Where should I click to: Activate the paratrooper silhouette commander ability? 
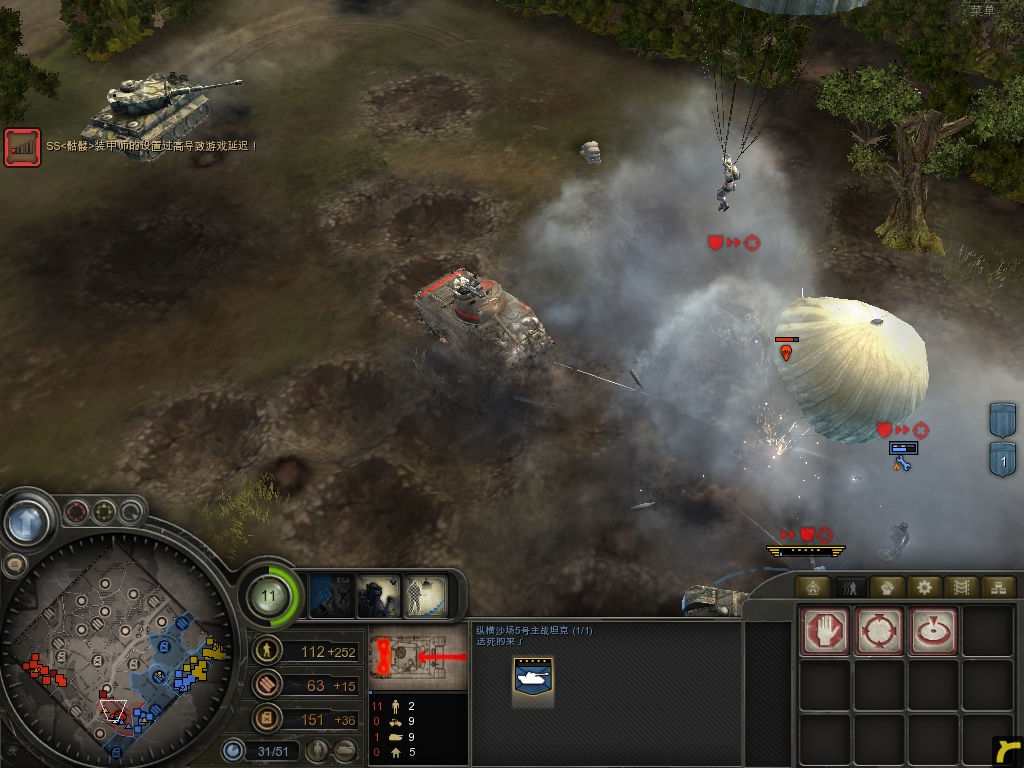424,597
